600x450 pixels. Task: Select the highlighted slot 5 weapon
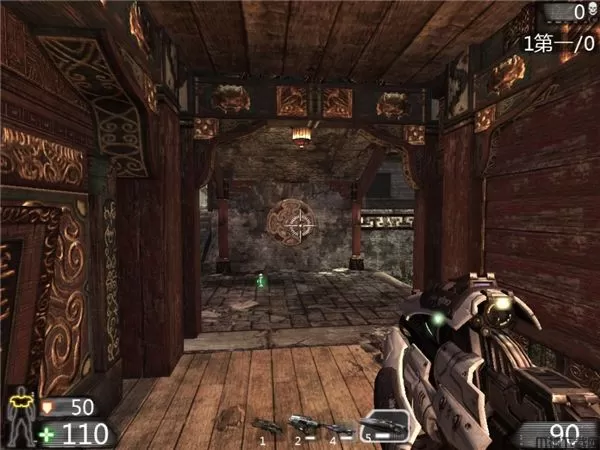[385, 426]
